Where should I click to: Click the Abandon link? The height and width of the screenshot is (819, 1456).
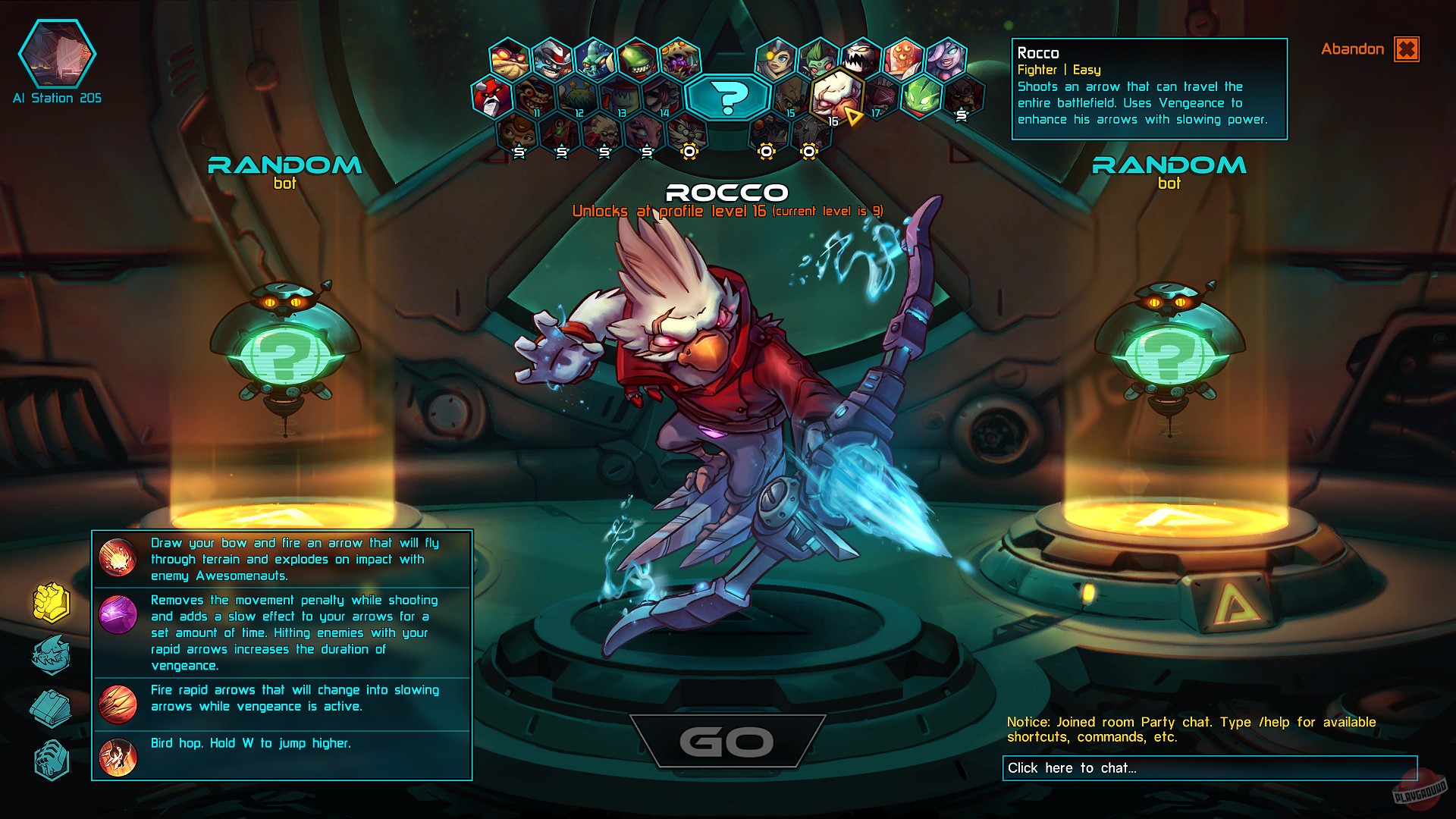tap(1353, 49)
